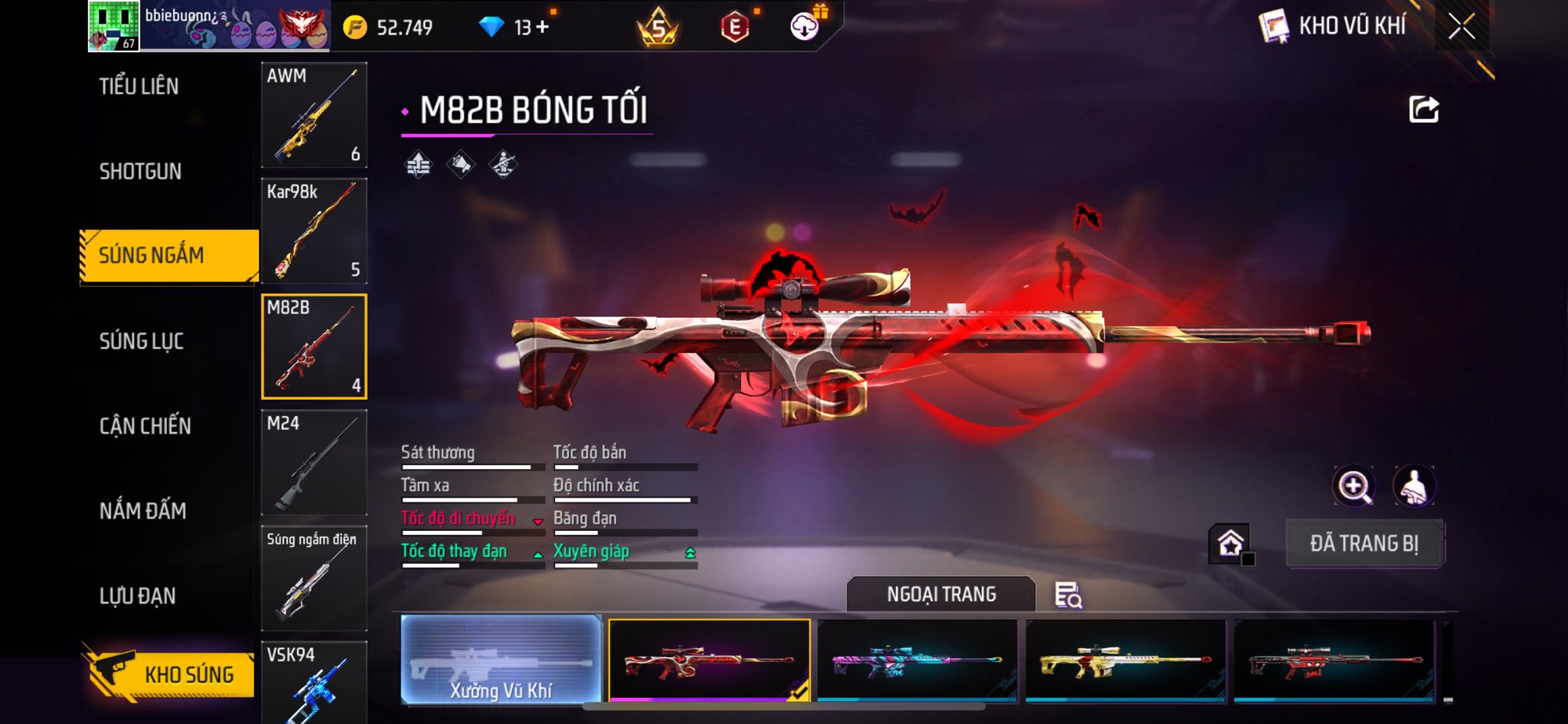Screen dimensions: 1568x724
Task: Select the Súng Lục category
Action: click(142, 341)
